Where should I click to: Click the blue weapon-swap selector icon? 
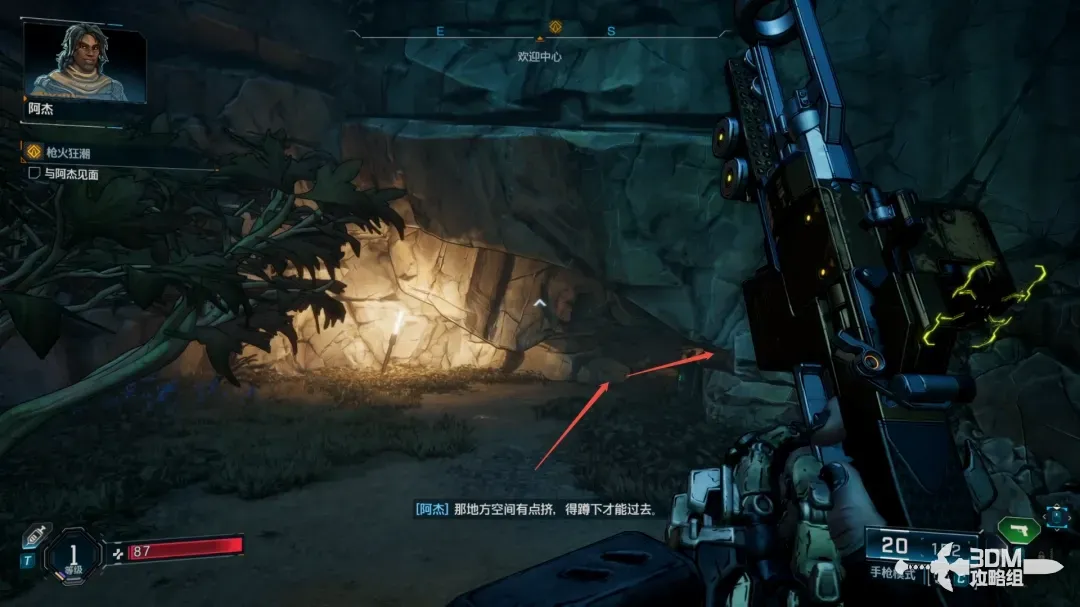(x=1056, y=516)
